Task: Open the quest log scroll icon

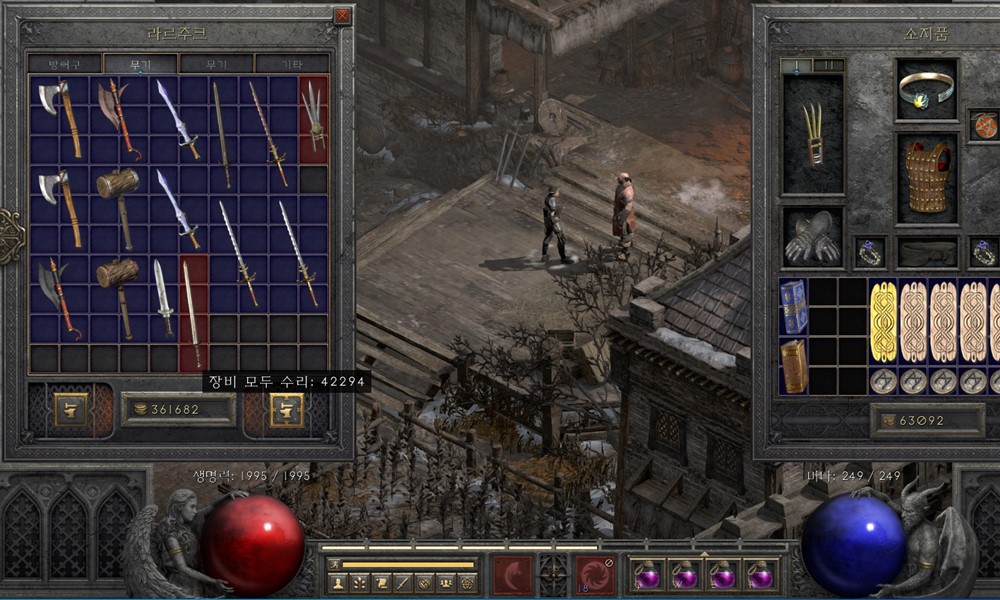Action: tap(381, 582)
